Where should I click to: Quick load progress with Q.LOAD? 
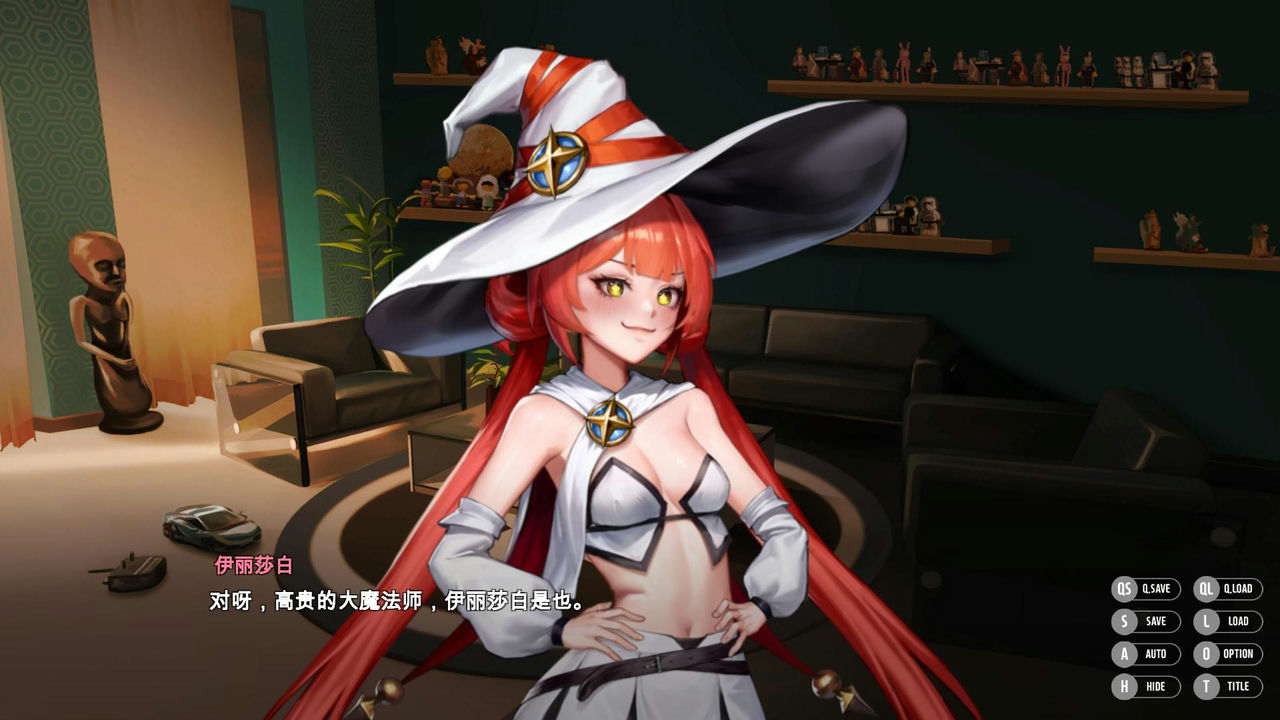click(x=1237, y=589)
